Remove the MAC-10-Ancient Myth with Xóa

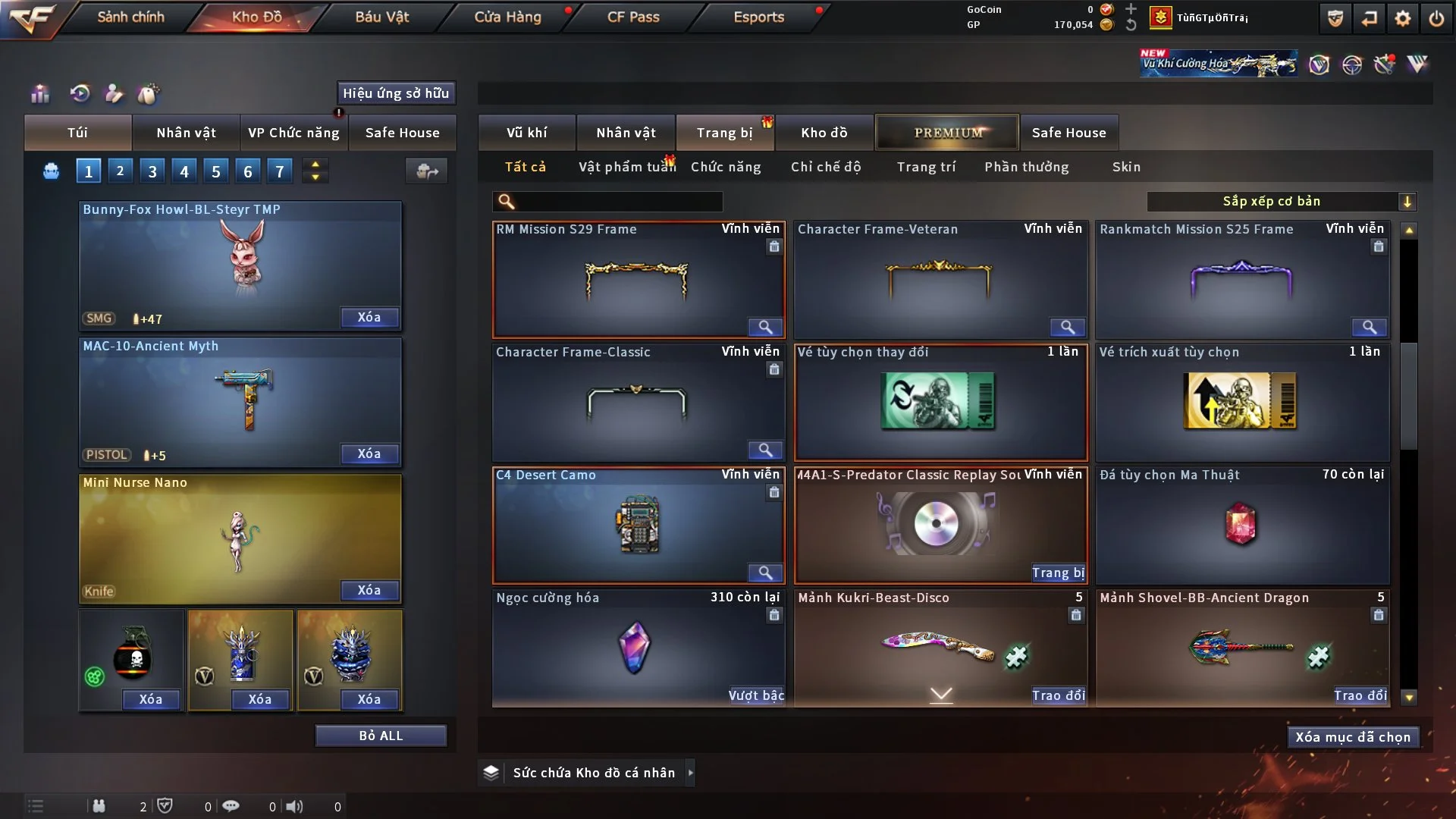[x=369, y=453]
